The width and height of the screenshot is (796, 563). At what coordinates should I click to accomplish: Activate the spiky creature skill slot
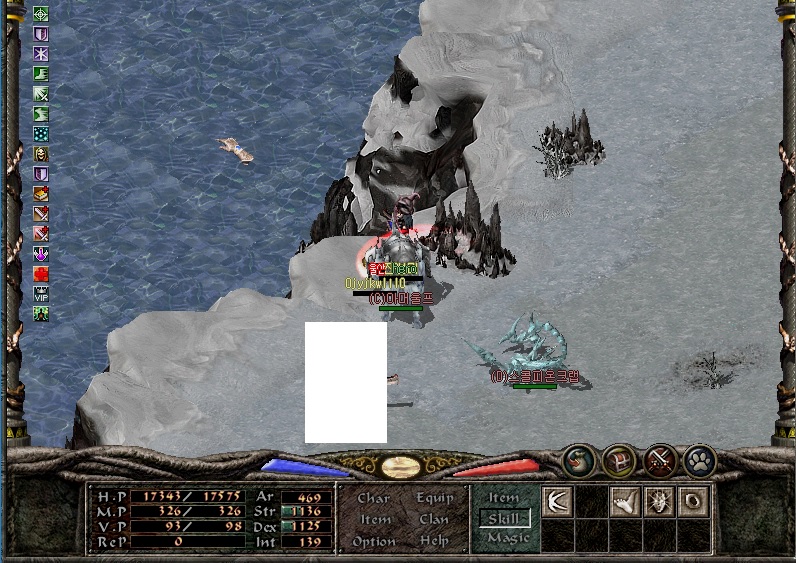pyautogui.click(x=660, y=502)
